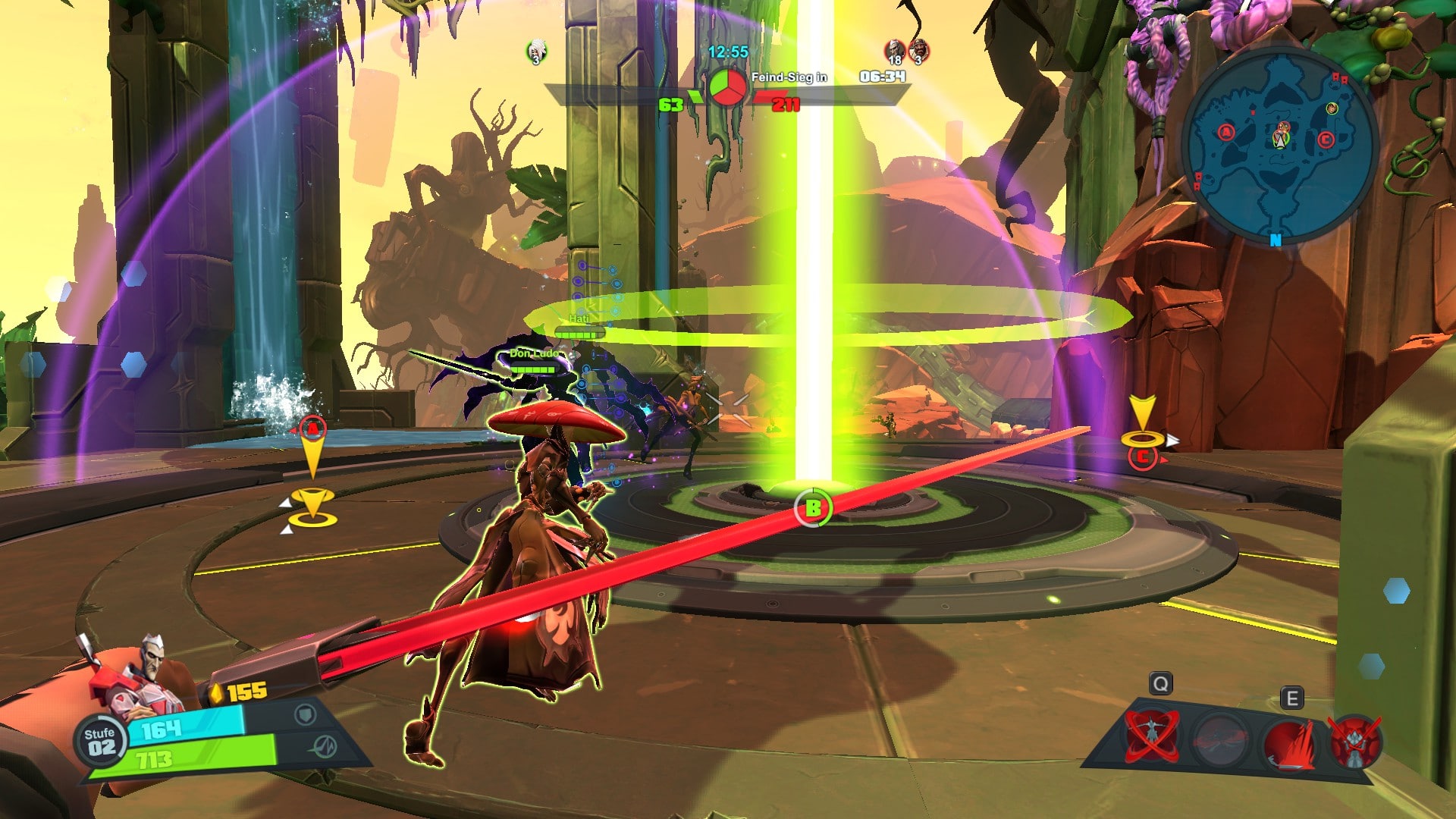Click the red C objective marker
The width and height of the screenshot is (1456, 819).
click(x=1142, y=457)
